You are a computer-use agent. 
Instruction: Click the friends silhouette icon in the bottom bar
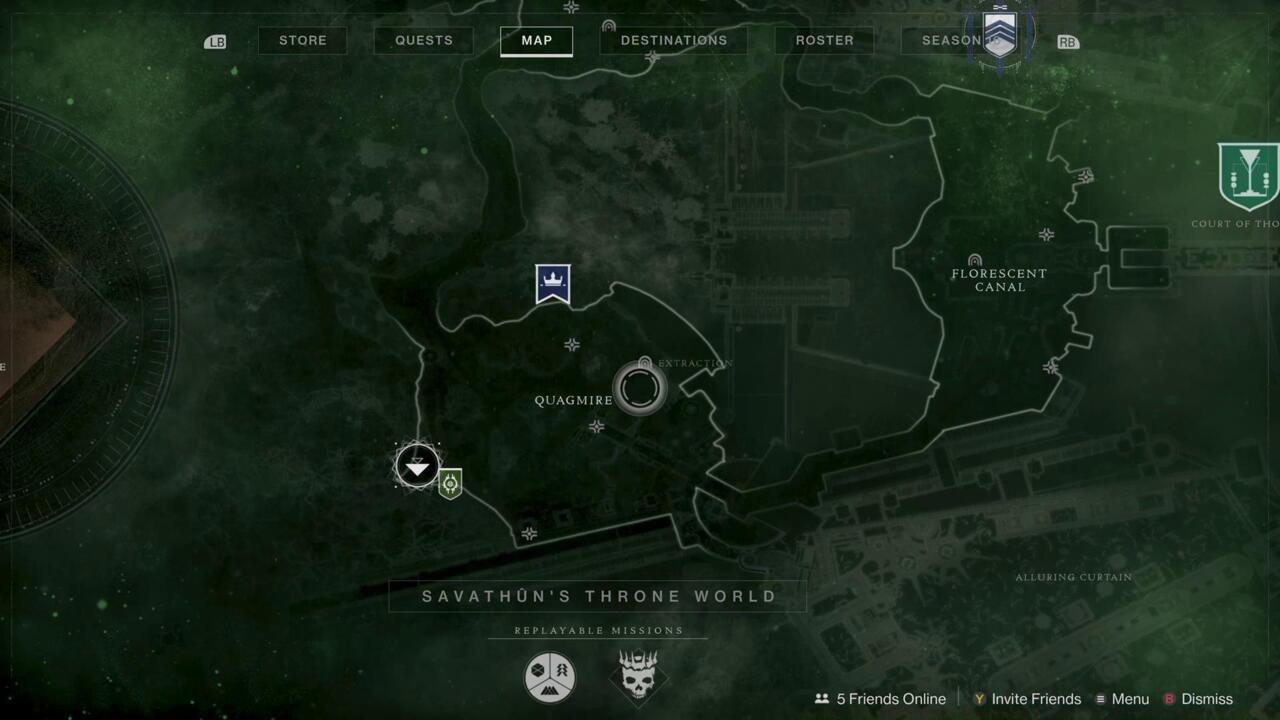tap(822, 699)
